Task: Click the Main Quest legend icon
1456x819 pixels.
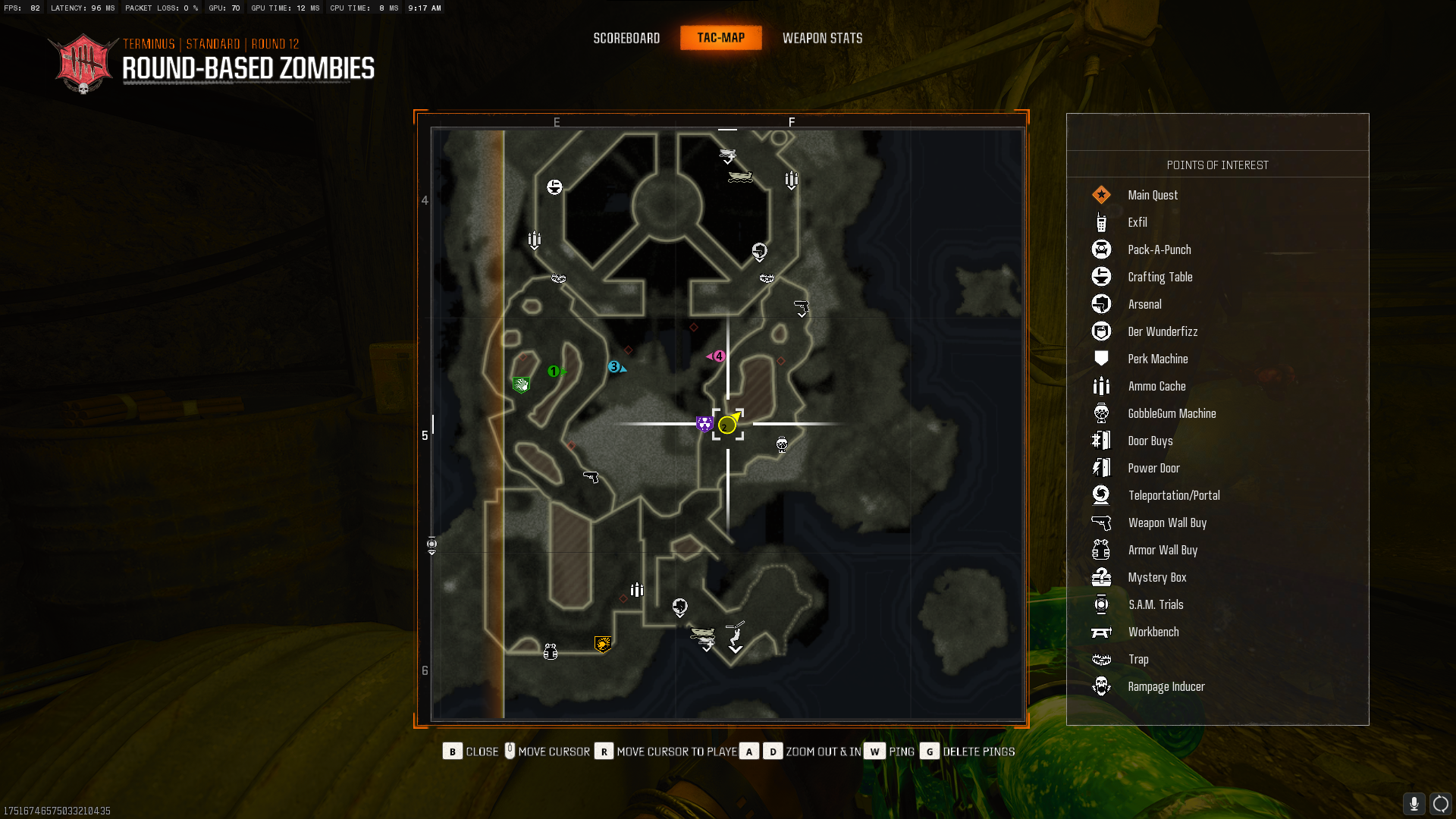Action: 1101,195
